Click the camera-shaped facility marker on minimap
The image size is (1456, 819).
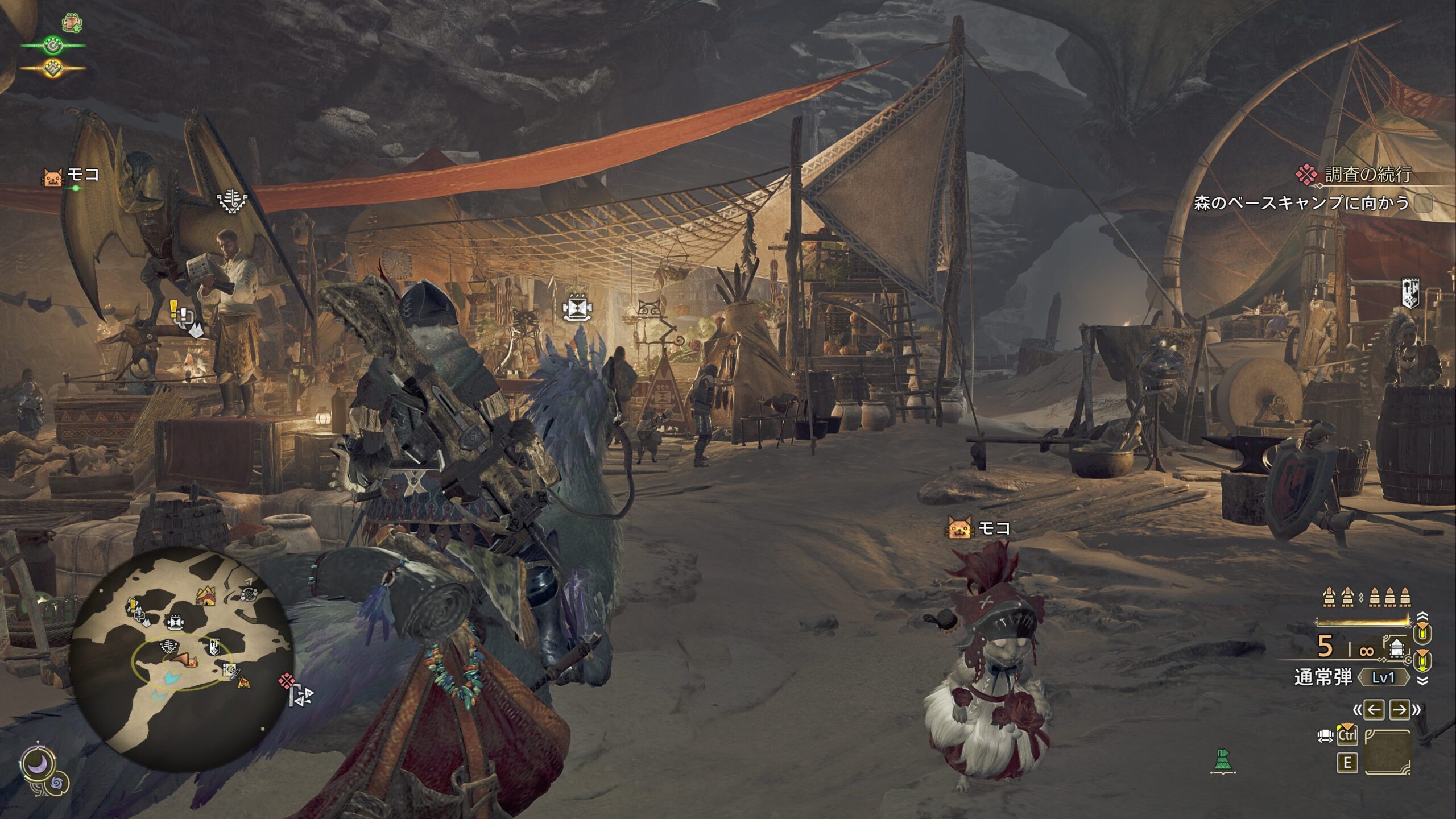click(x=175, y=623)
